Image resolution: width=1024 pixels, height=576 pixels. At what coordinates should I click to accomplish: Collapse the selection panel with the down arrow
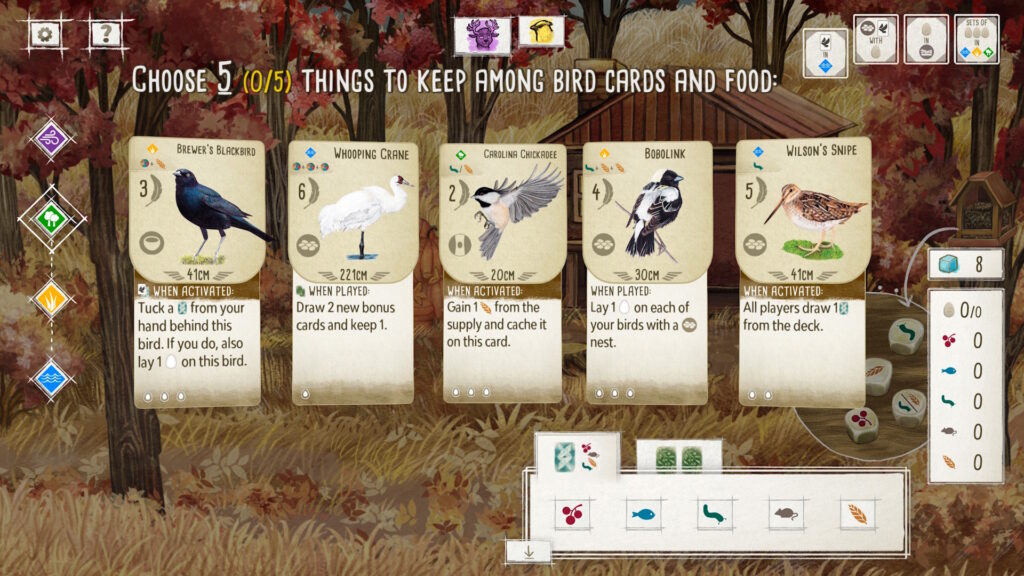pyautogui.click(x=529, y=551)
